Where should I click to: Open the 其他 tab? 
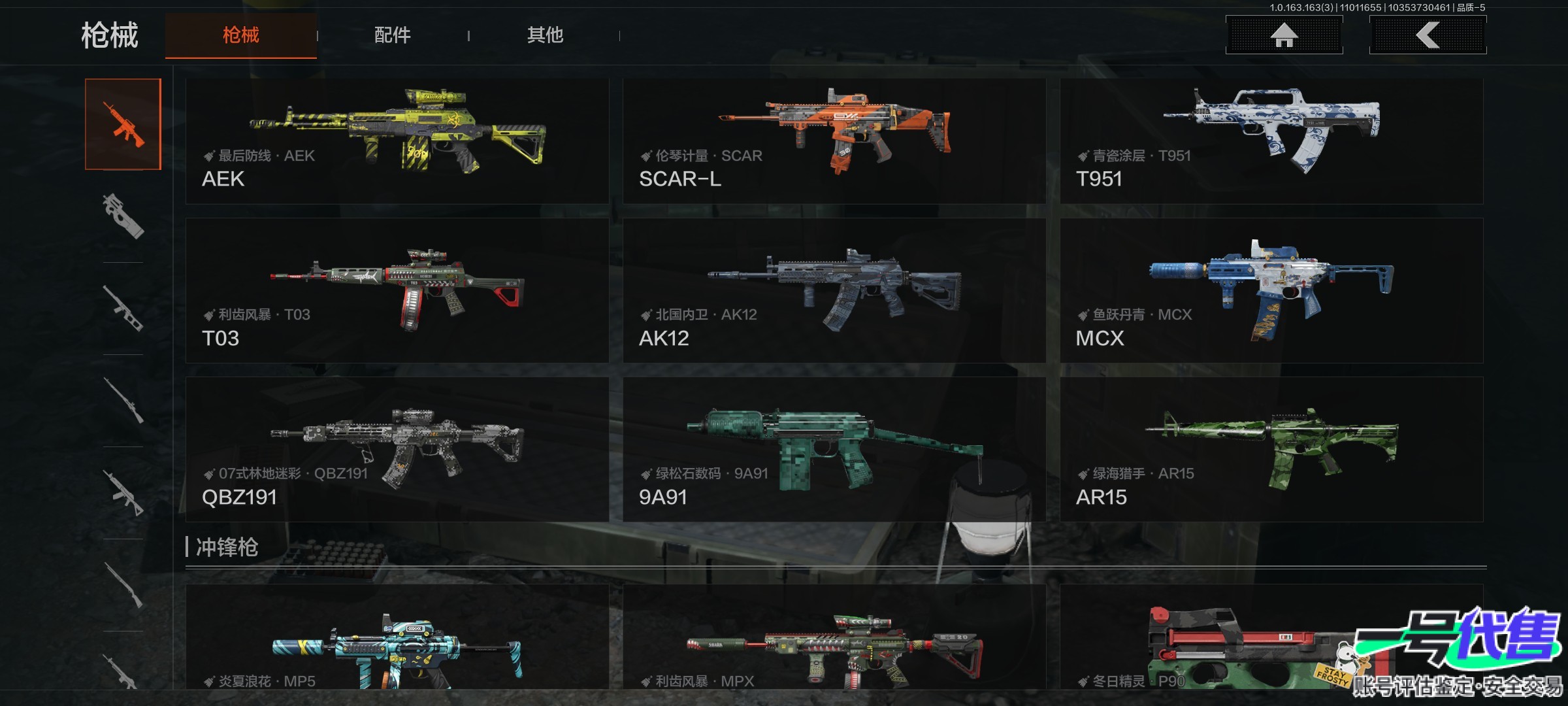pos(545,35)
